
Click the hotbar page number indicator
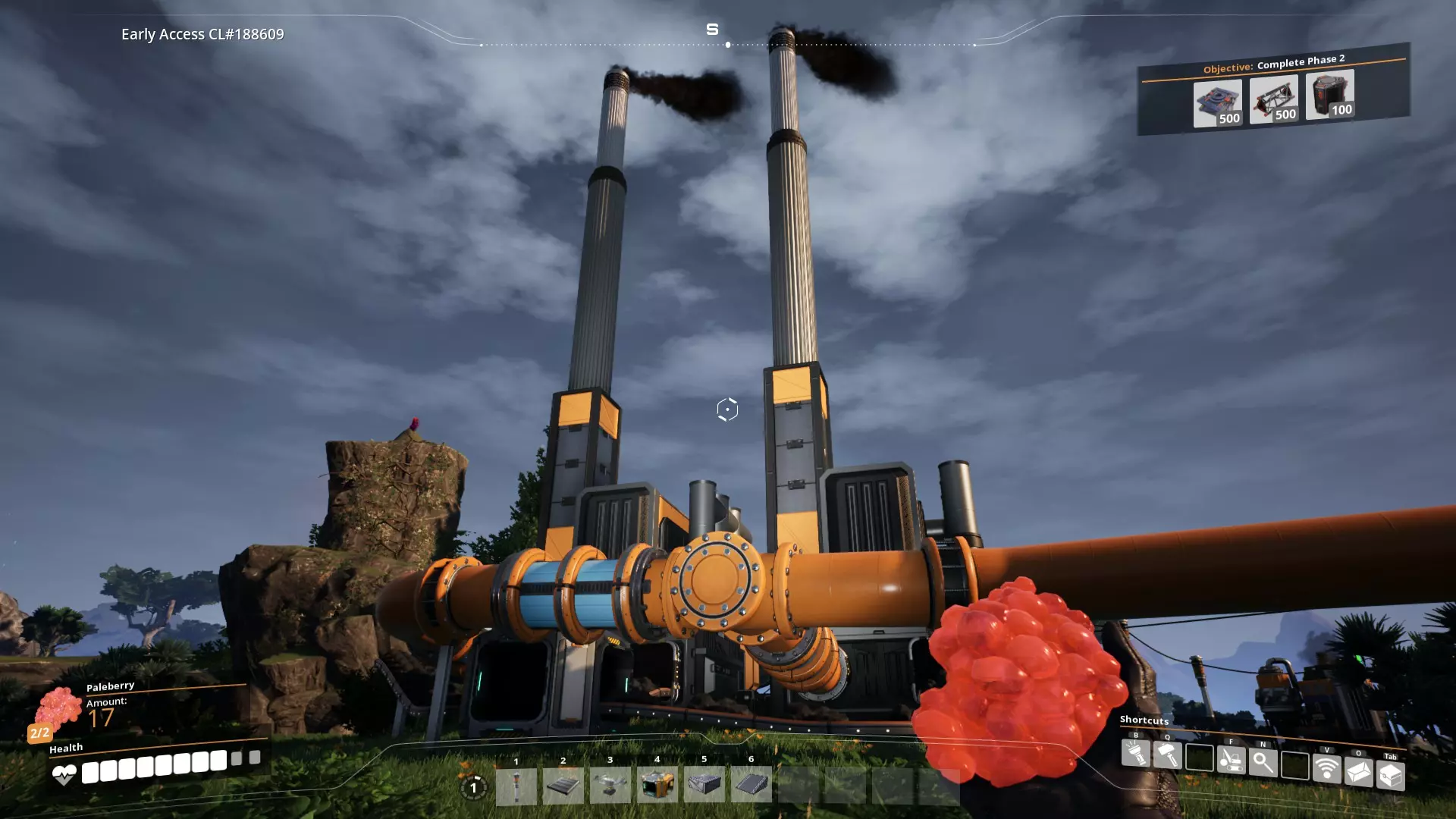point(473,788)
